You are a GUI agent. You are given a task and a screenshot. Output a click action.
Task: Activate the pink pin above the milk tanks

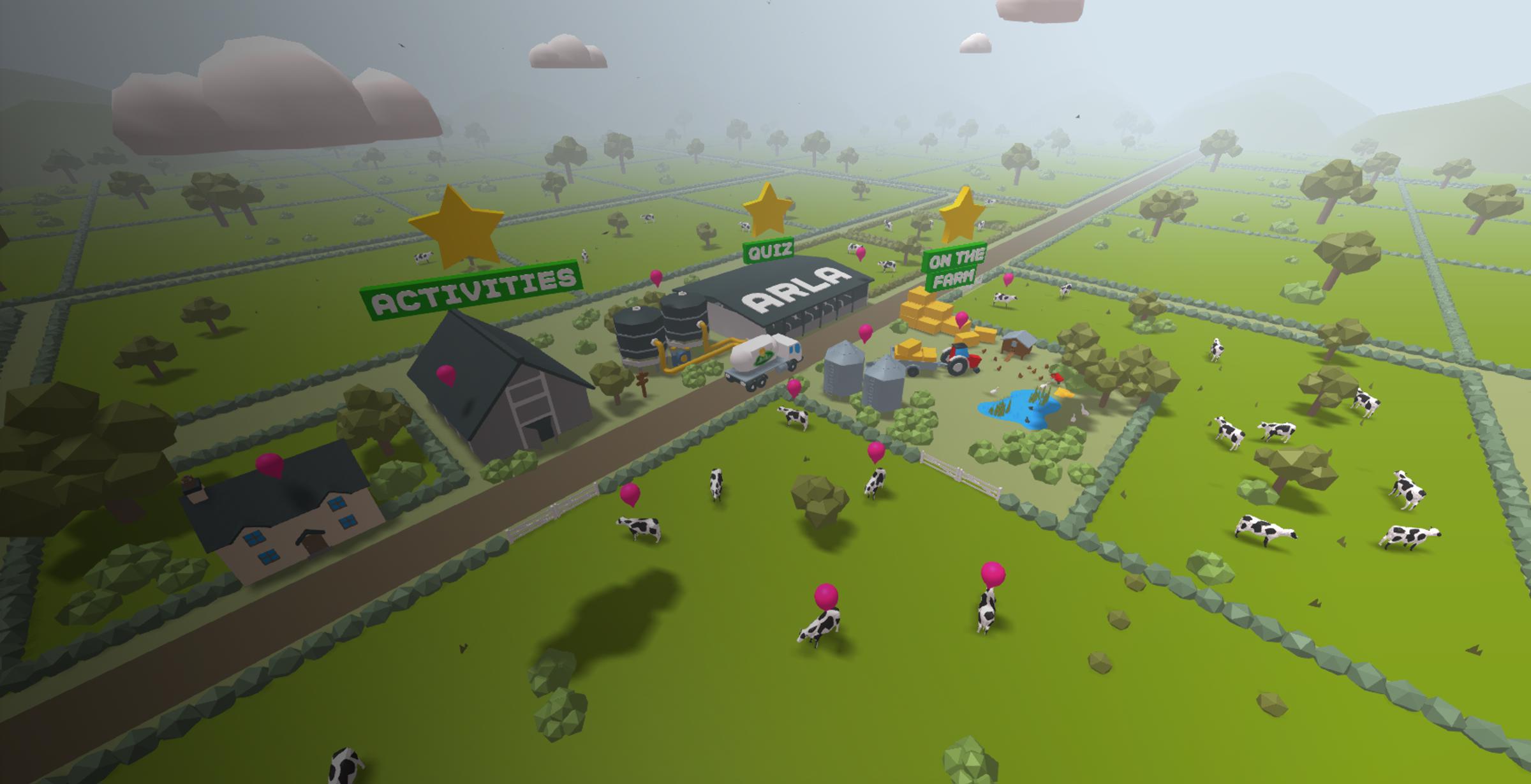[656, 277]
